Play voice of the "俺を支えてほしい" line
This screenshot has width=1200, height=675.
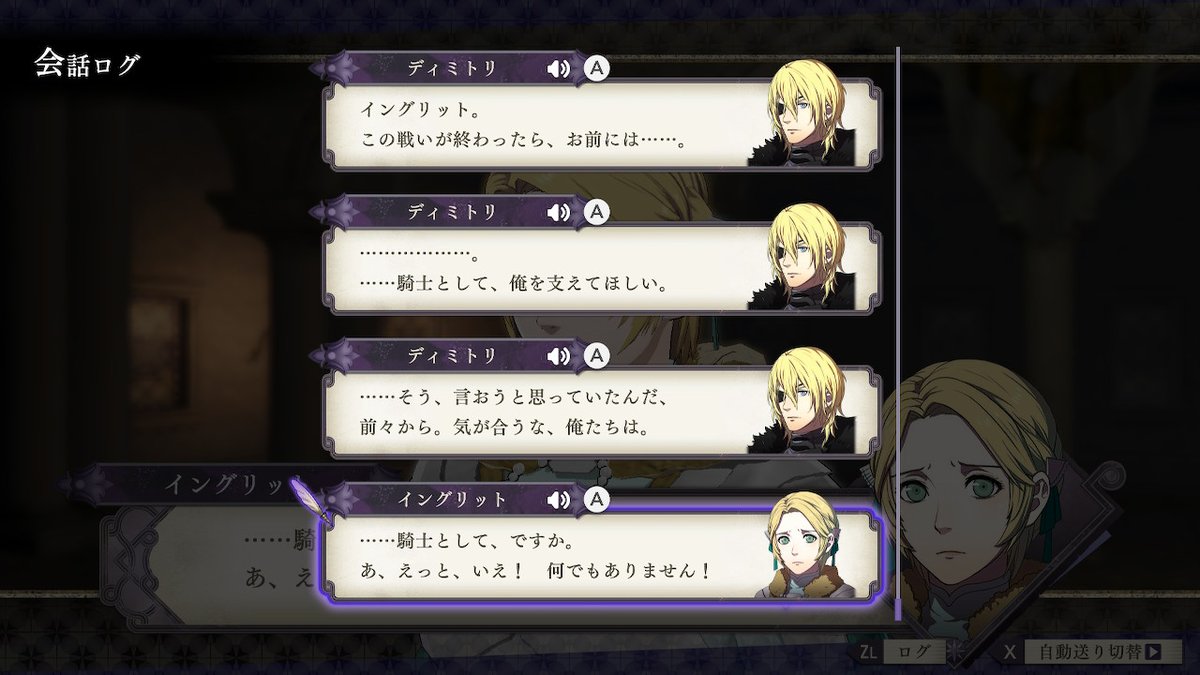(x=558, y=212)
